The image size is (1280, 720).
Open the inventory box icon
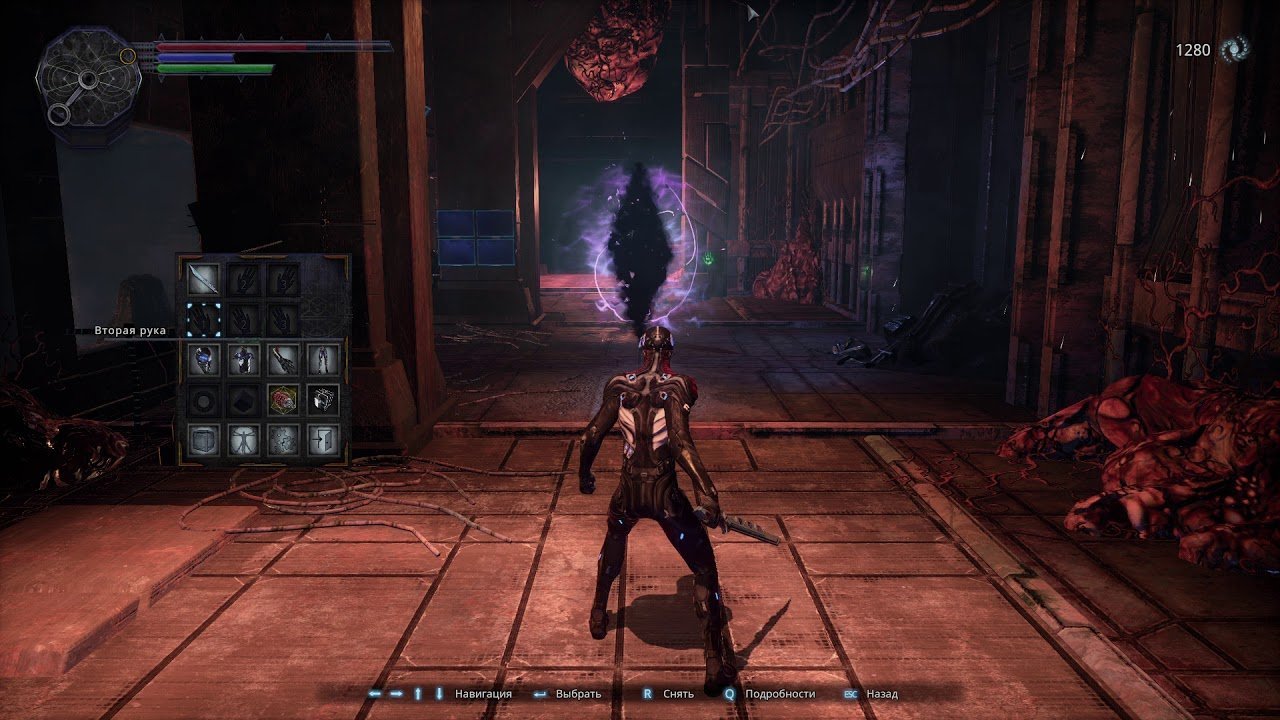204,438
